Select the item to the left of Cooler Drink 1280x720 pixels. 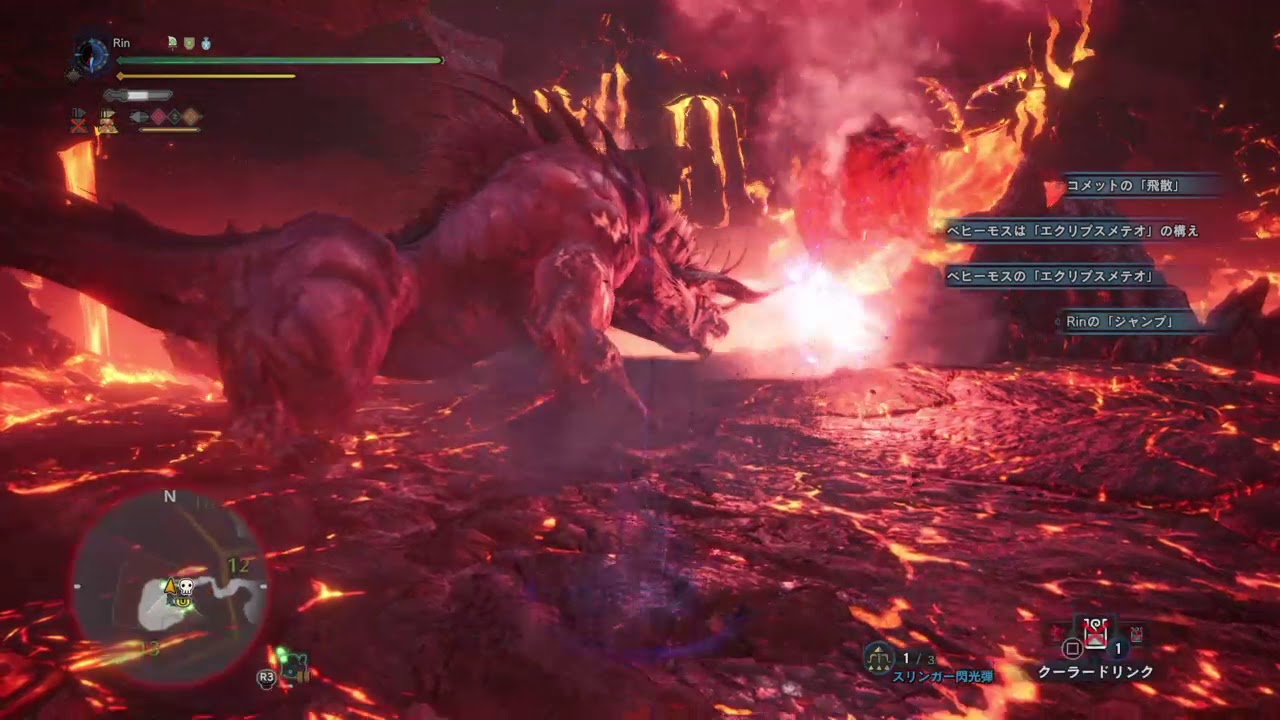1056,632
